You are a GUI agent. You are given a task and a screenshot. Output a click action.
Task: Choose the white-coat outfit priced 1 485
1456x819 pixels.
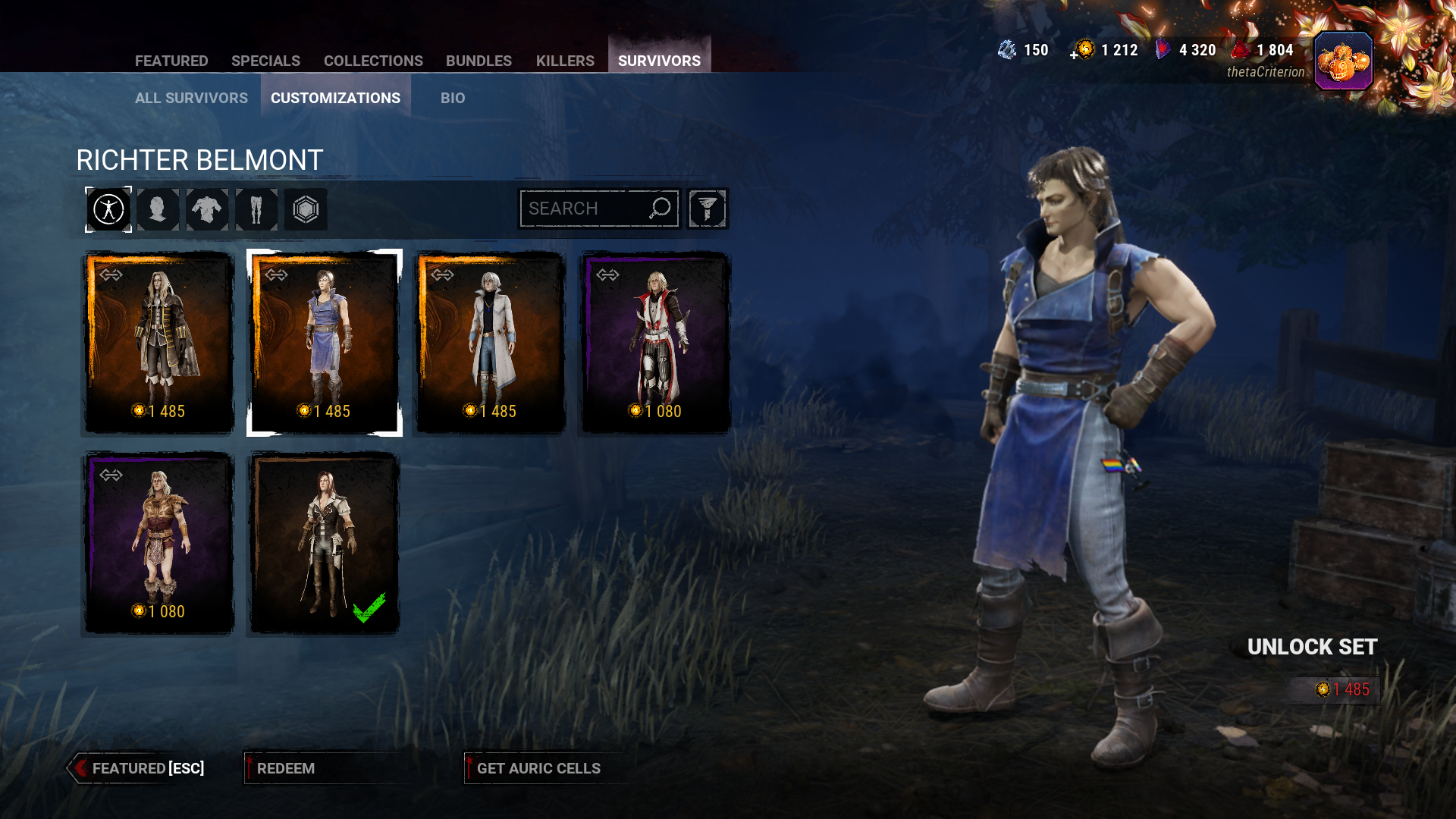(x=491, y=343)
